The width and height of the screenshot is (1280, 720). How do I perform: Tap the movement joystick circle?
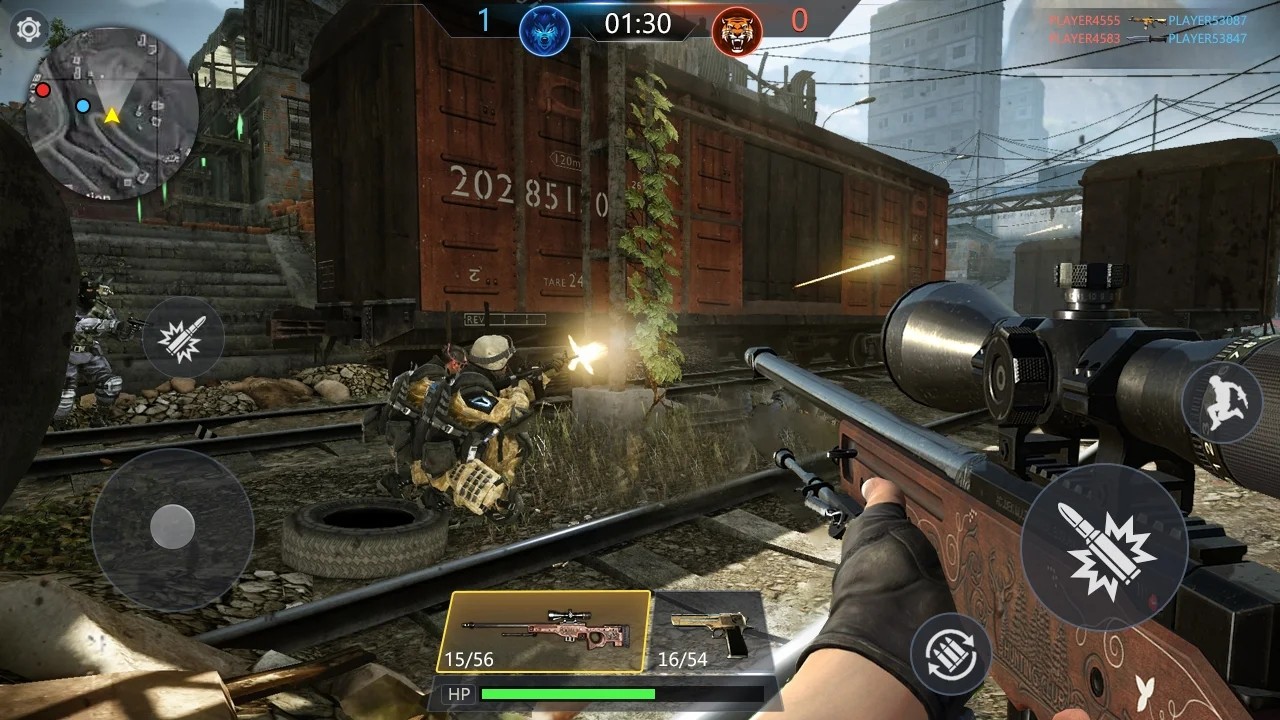(x=172, y=526)
